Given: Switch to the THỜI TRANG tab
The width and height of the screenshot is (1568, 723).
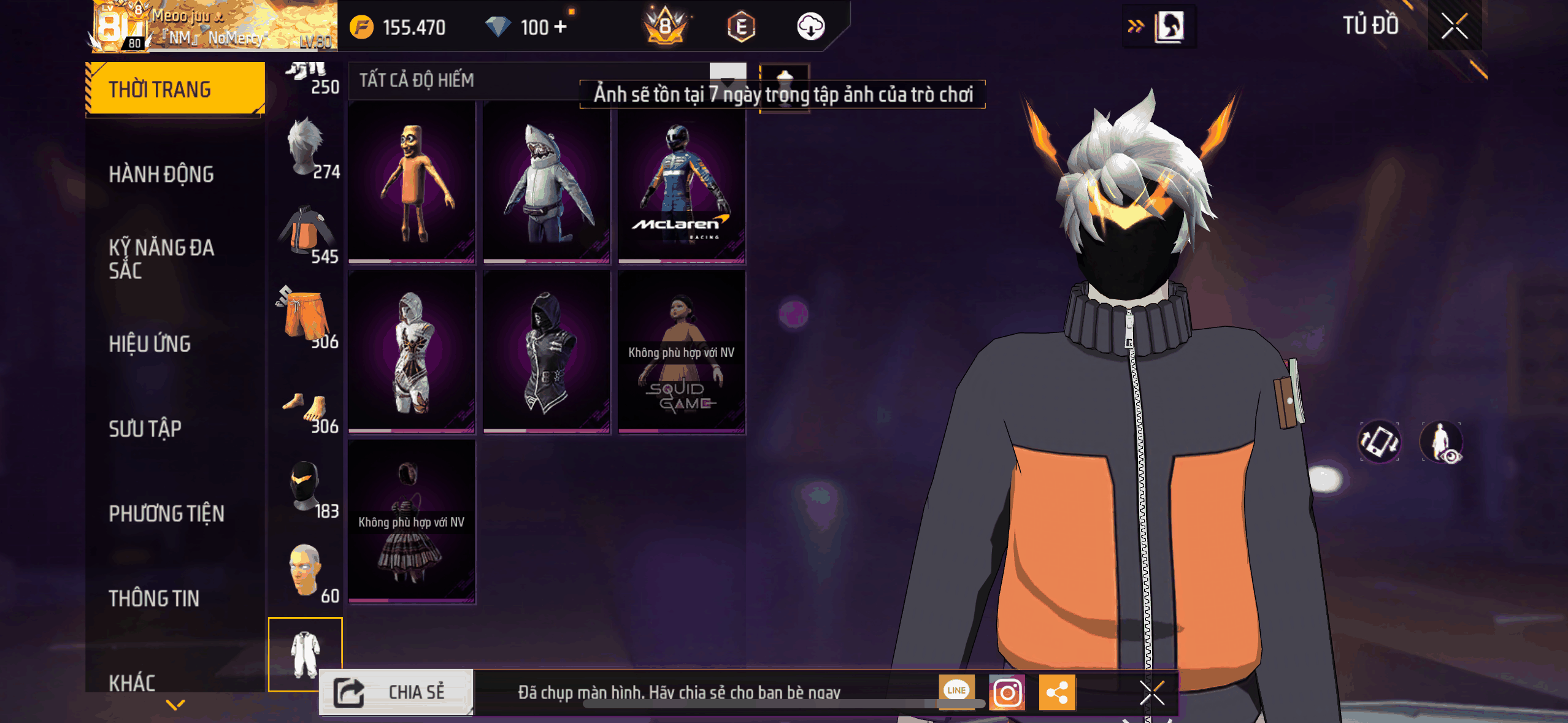Looking at the screenshot, I should tap(175, 90).
